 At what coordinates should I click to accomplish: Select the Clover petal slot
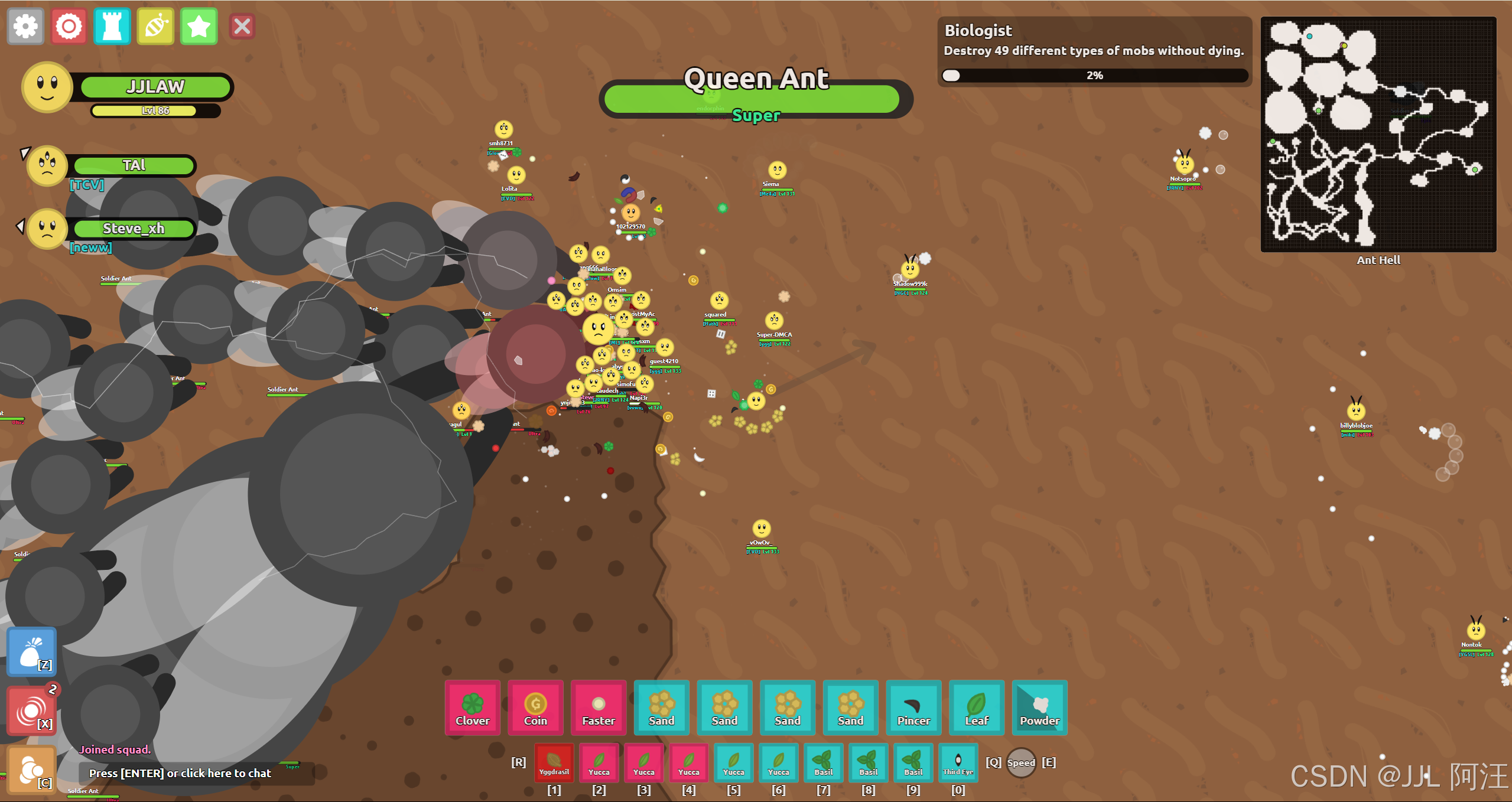[472, 708]
